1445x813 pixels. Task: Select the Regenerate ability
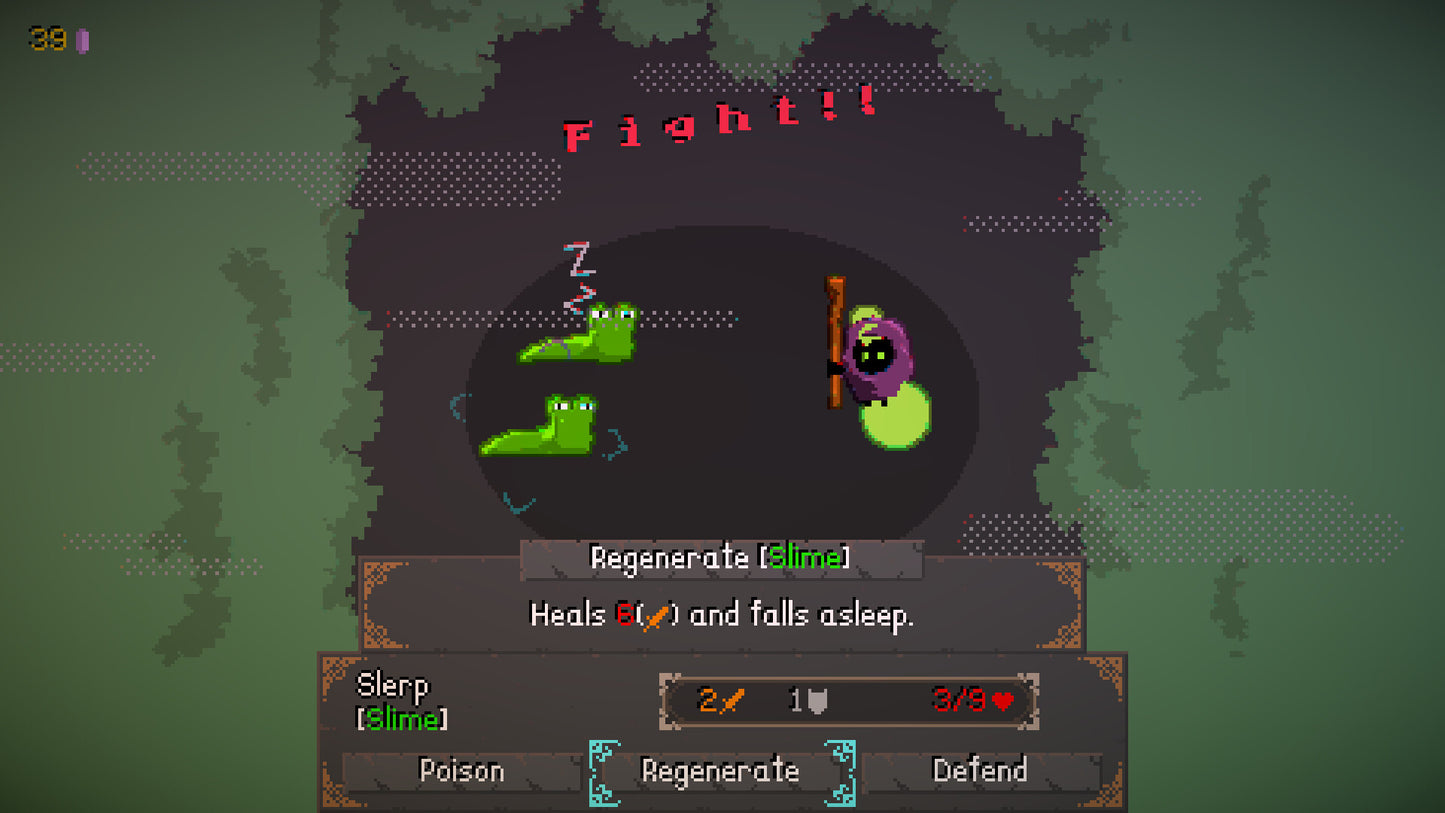coord(720,771)
